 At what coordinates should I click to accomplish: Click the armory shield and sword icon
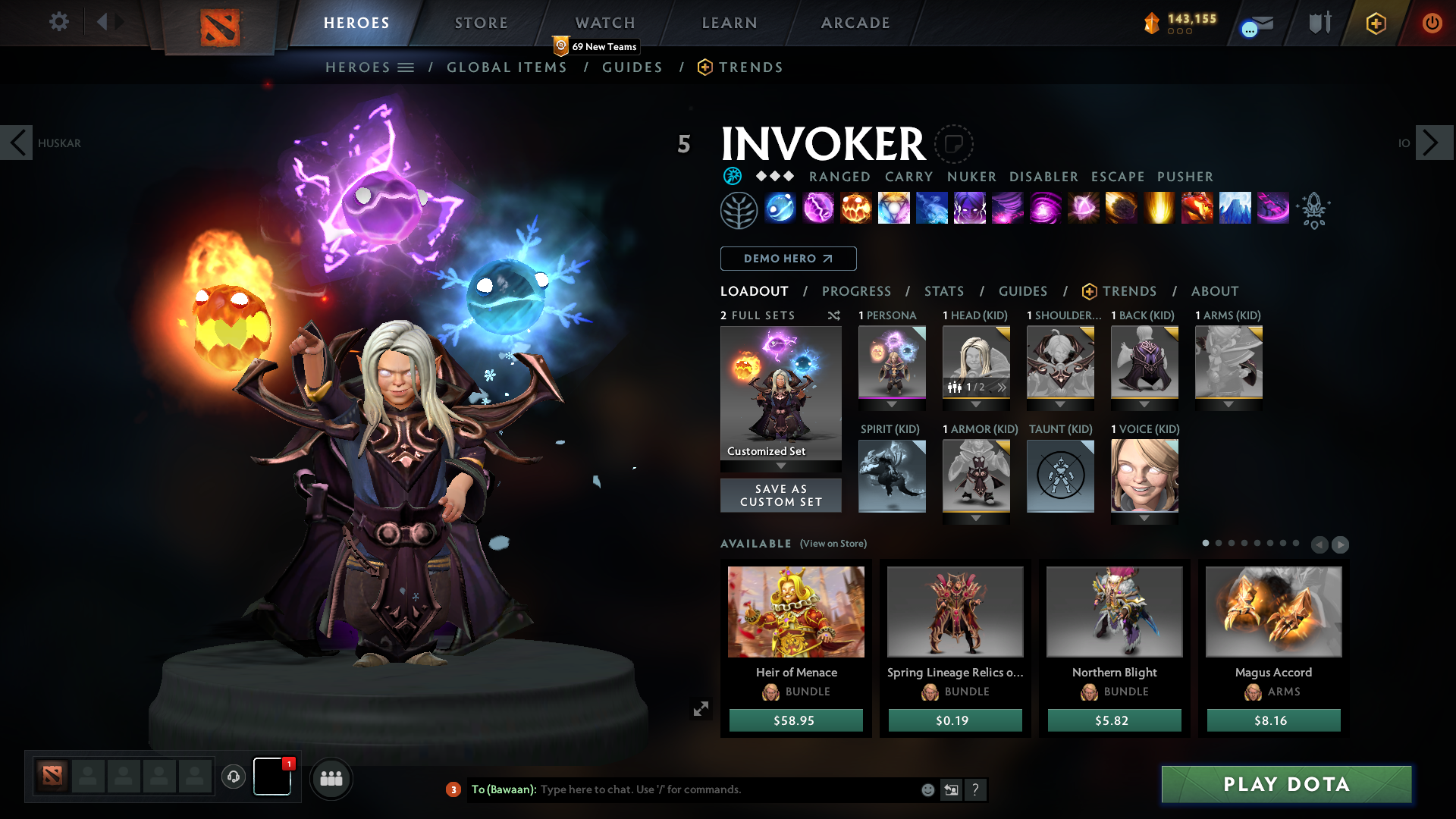[1319, 23]
